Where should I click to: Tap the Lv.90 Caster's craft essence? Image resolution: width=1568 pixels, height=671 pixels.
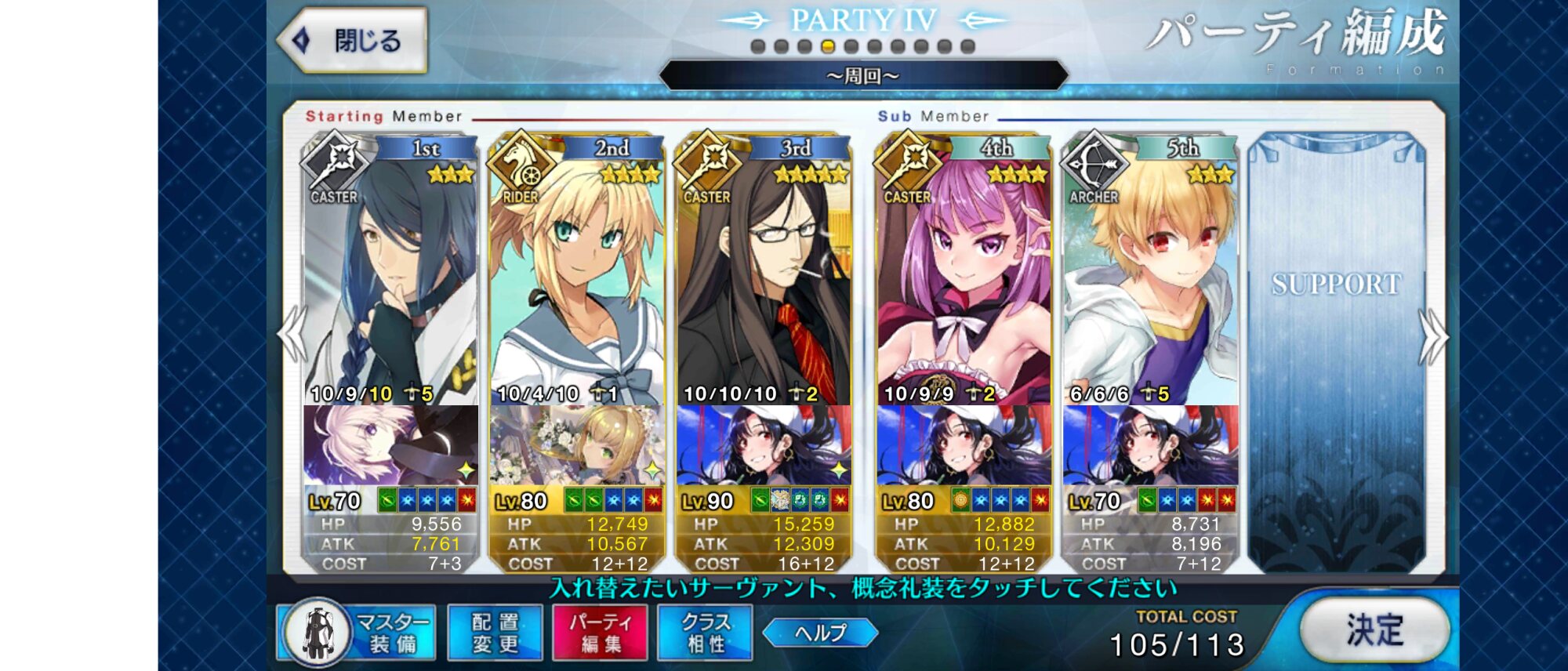763,445
